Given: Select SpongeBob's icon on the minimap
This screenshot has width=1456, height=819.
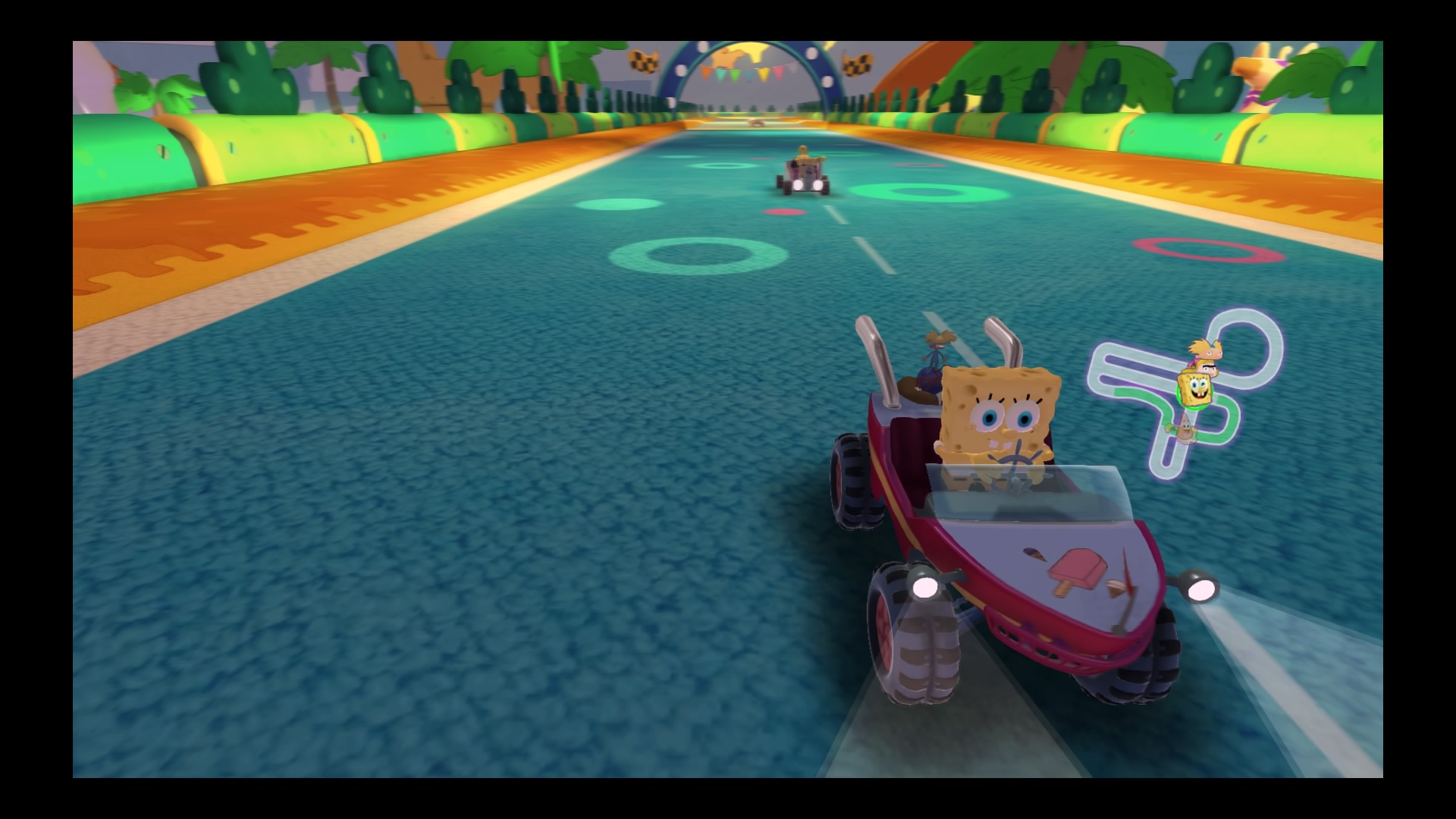Looking at the screenshot, I should (x=1195, y=389).
